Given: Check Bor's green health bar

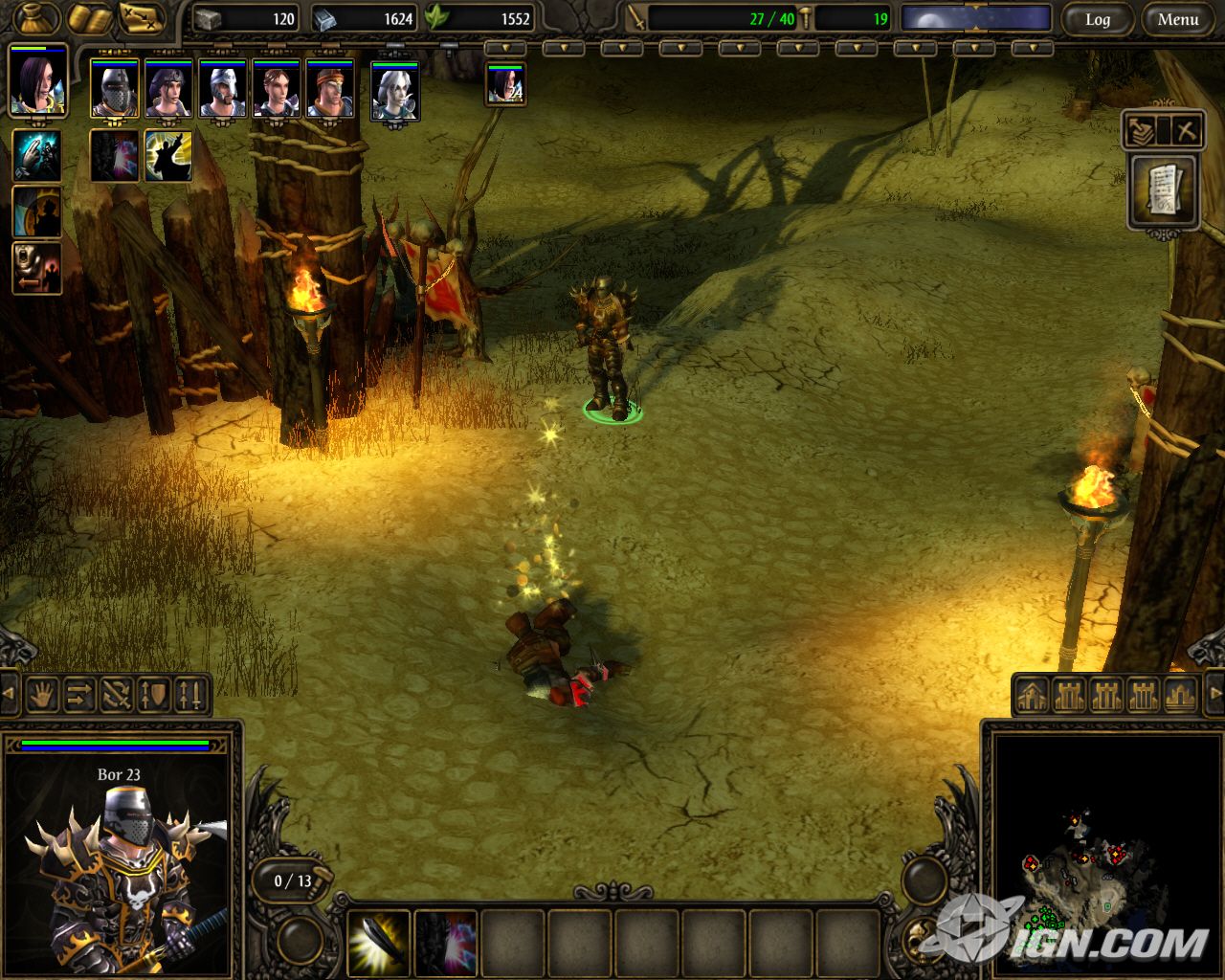Looking at the screenshot, I should (115, 744).
